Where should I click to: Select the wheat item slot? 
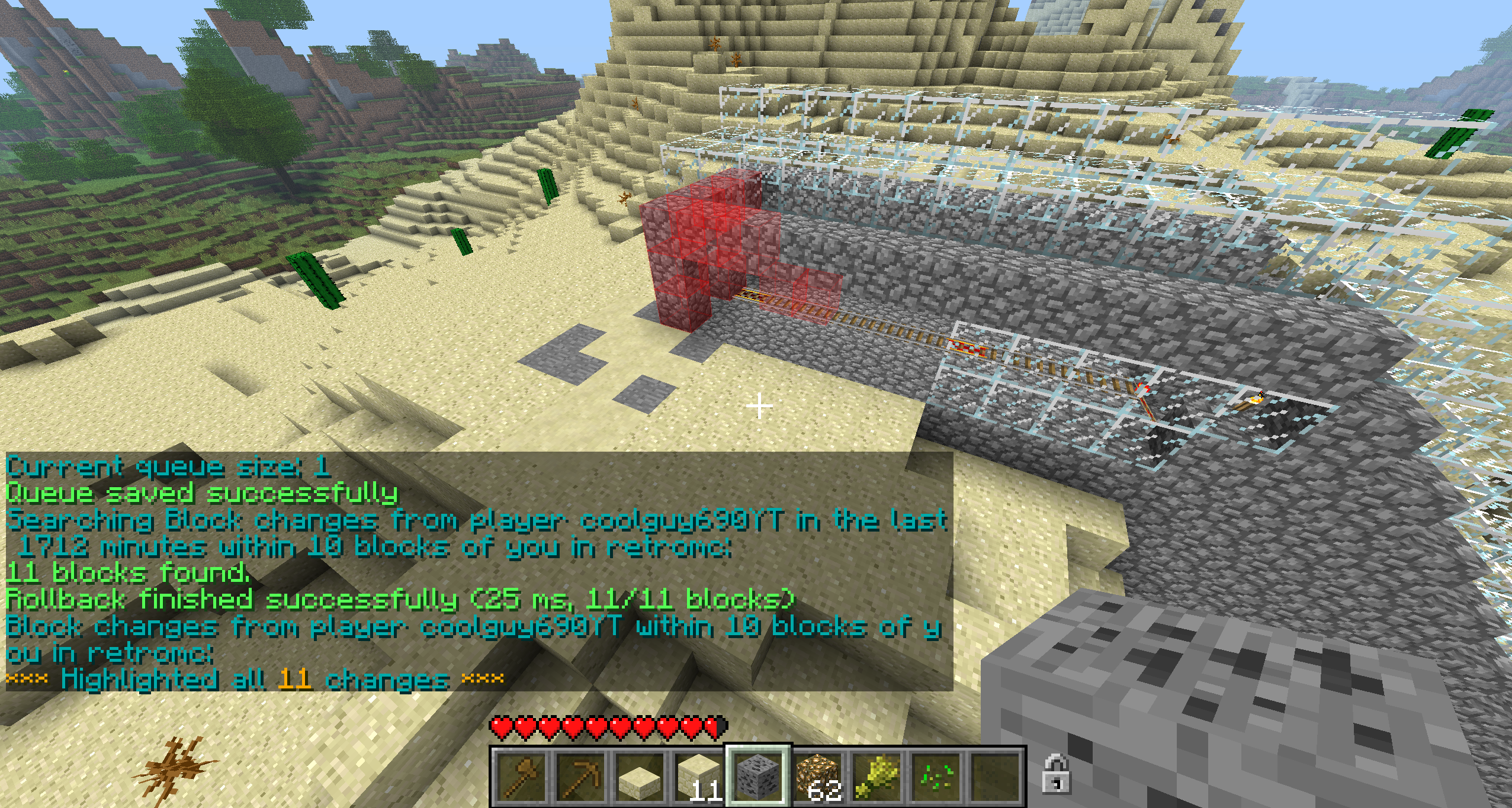point(877,776)
